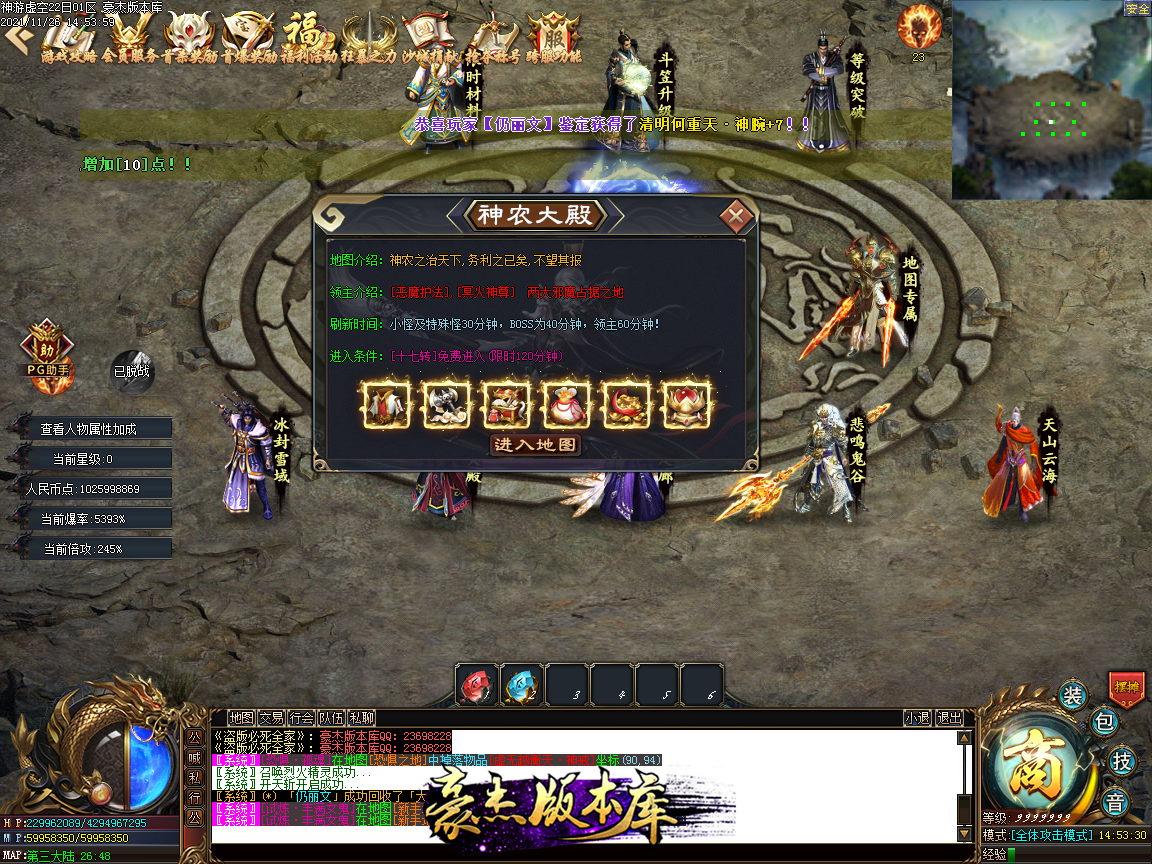Click the minimap
The width and height of the screenshot is (1152, 864).
pos(1051,100)
